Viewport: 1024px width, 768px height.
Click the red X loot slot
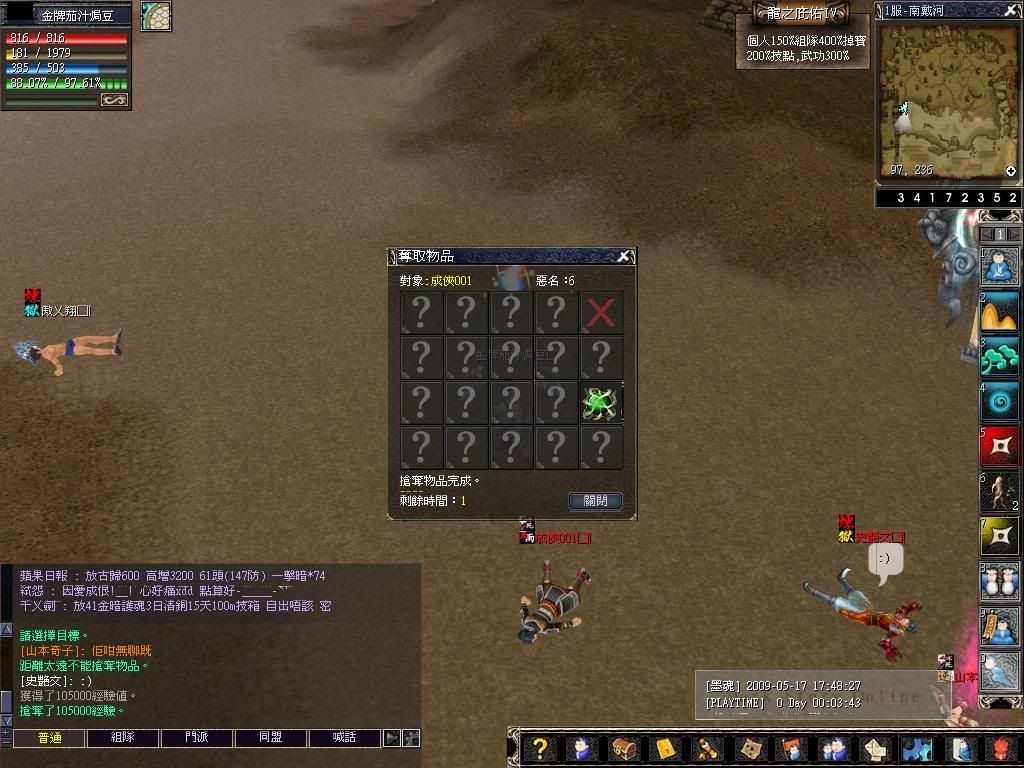(601, 313)
